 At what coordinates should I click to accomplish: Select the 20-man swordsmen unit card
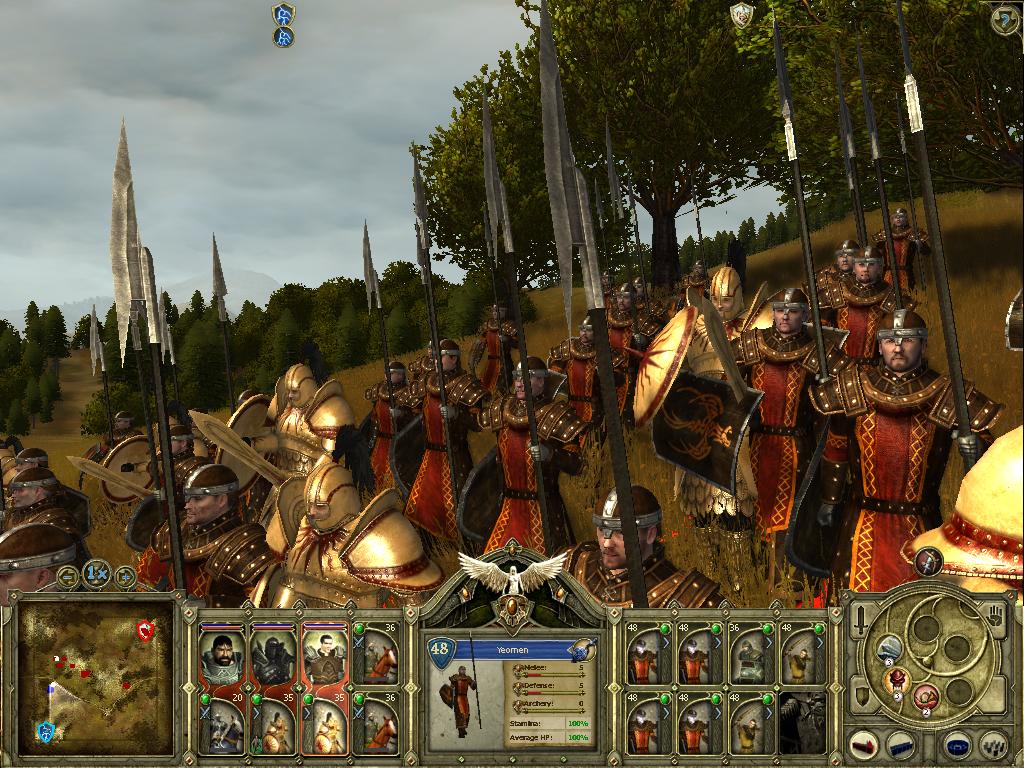[221, 725]
